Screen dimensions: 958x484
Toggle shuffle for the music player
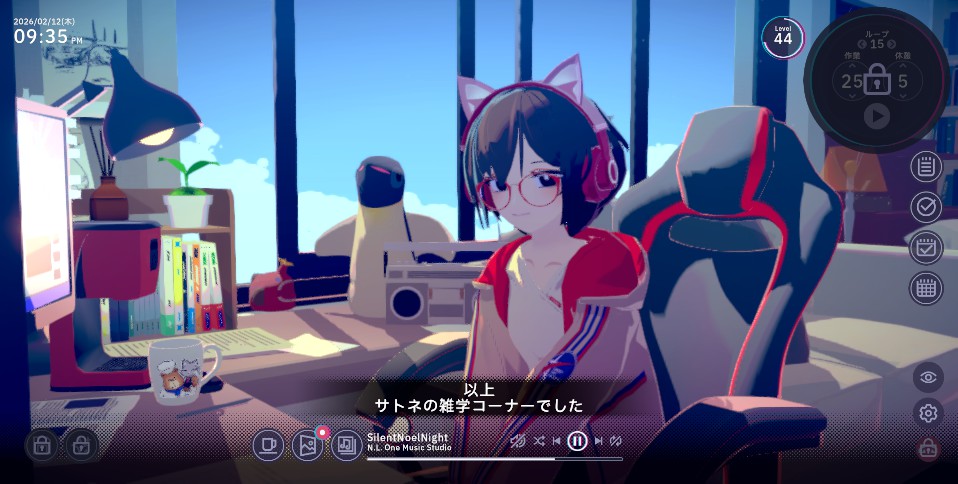(x=539, y=440)
